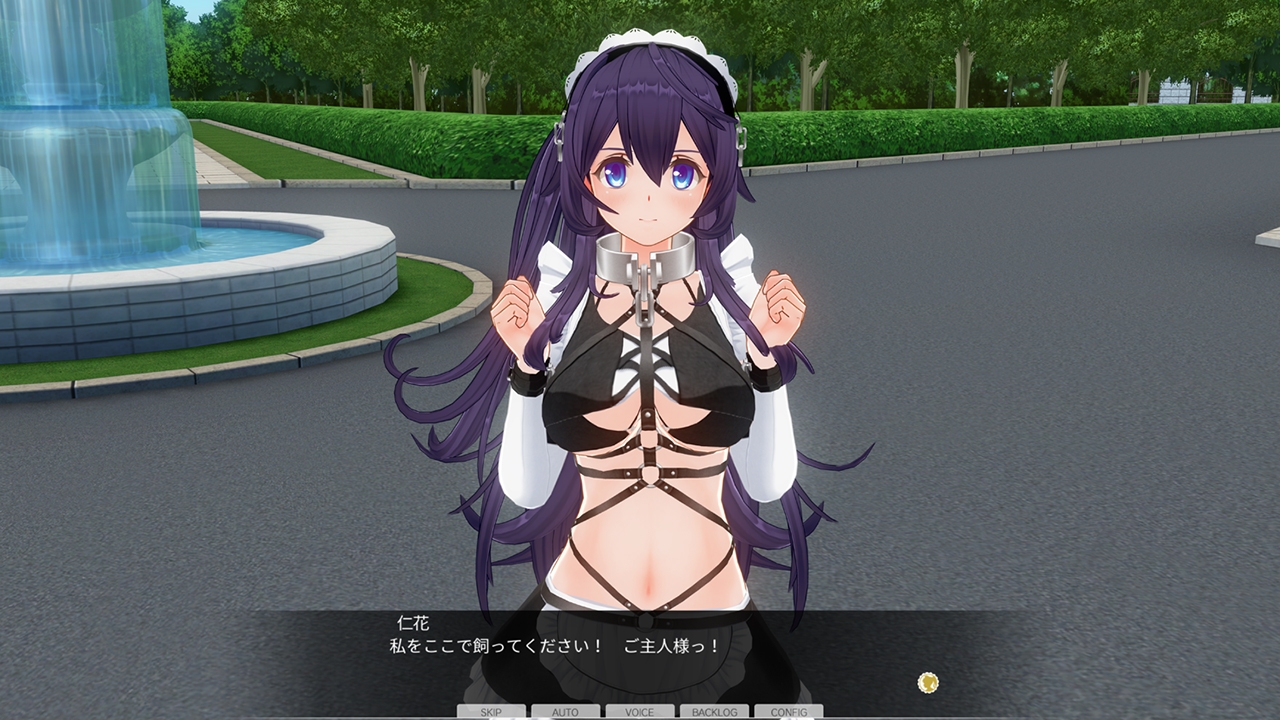Select the SKIP item on bottom bar

coord(489,712)
